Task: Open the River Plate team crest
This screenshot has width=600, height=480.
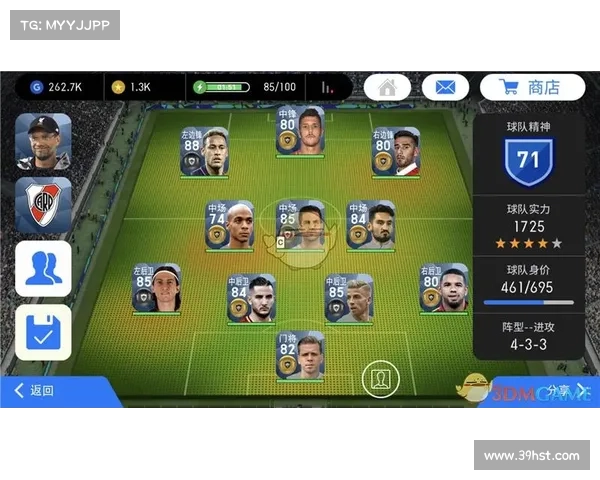Action: (x=43, y=205)
